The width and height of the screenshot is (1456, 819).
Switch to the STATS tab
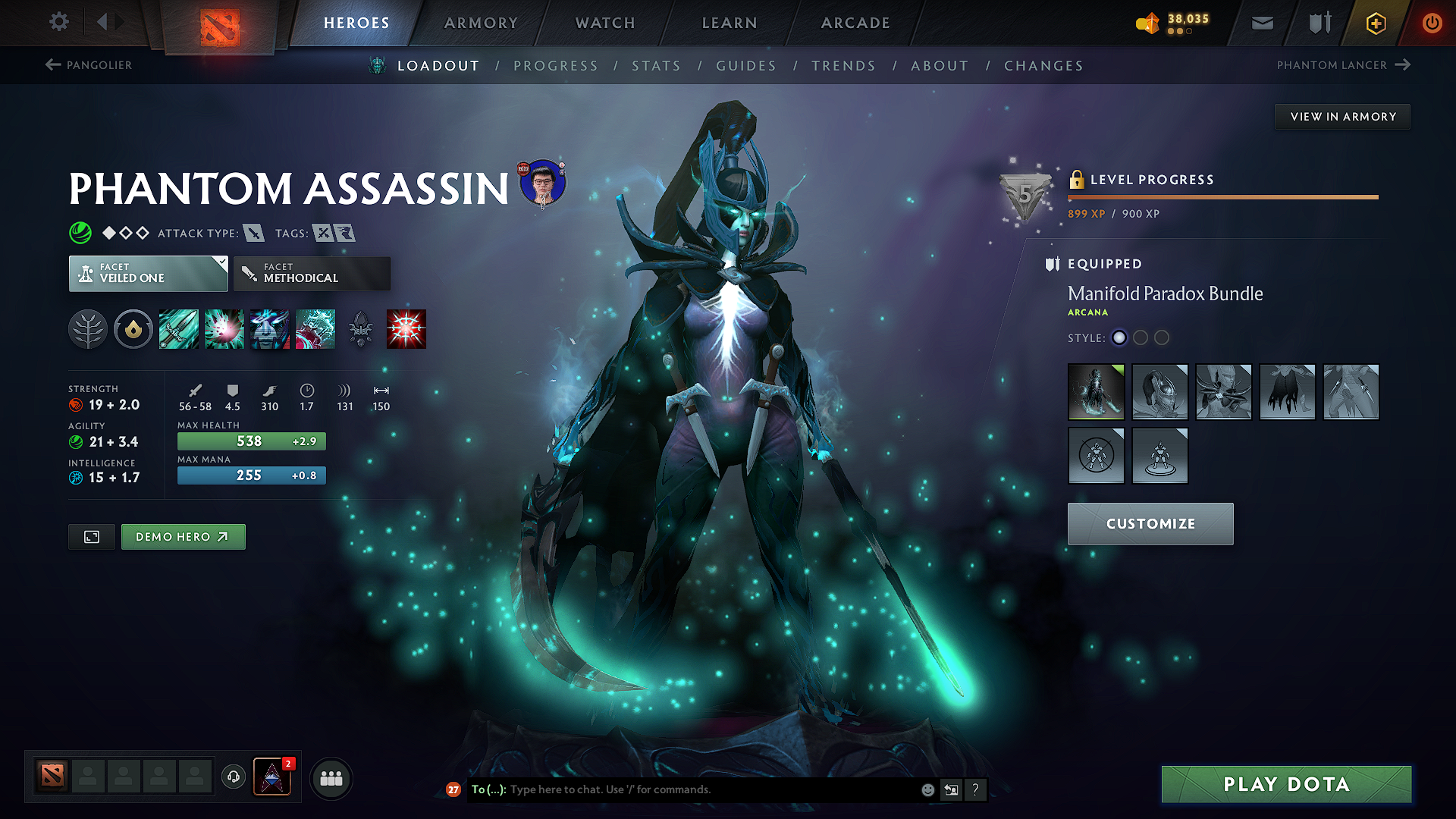(x=656, y=66)
